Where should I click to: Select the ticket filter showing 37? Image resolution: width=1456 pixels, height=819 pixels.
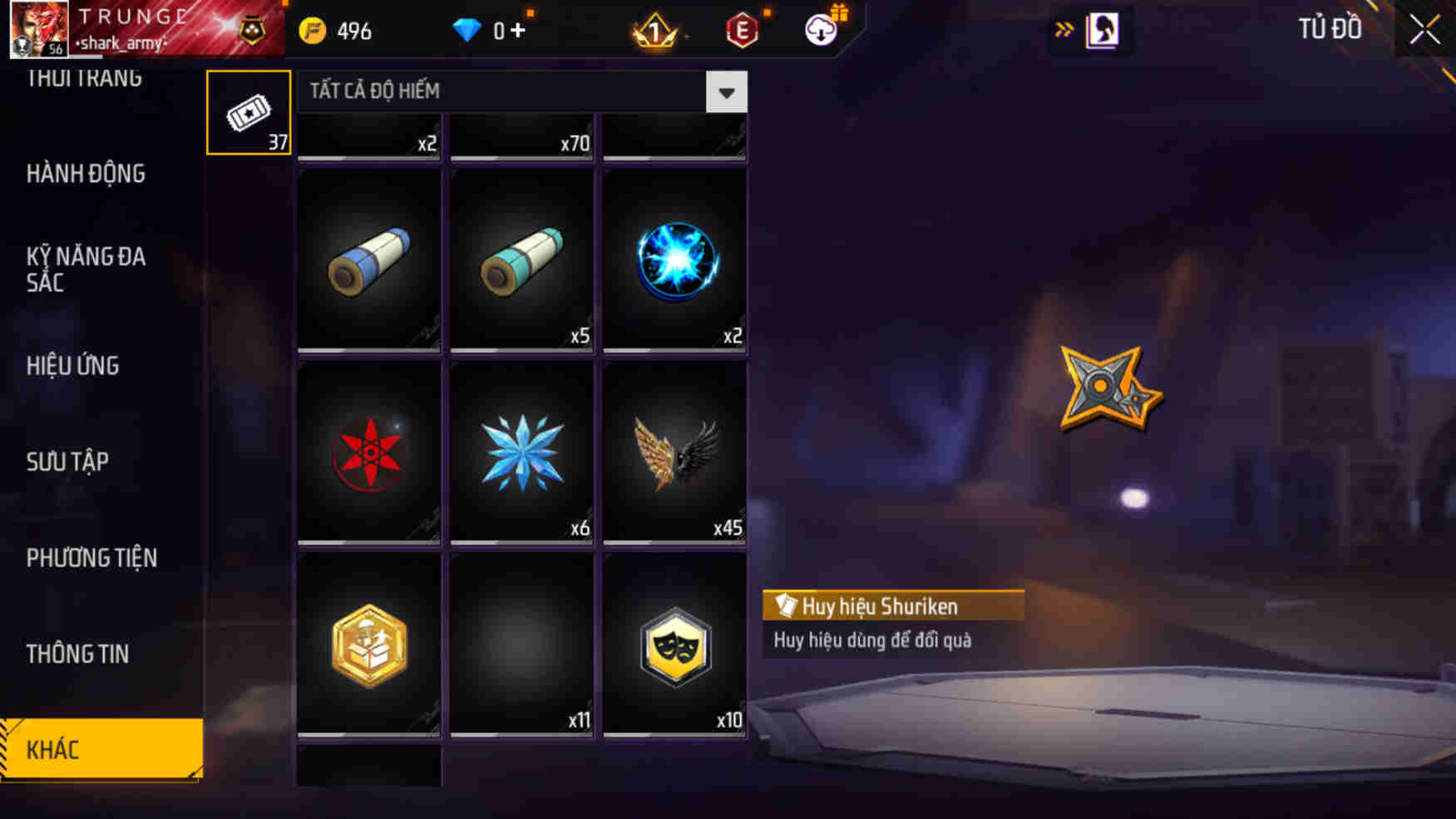pyautogui.click(x=248, y=111)
